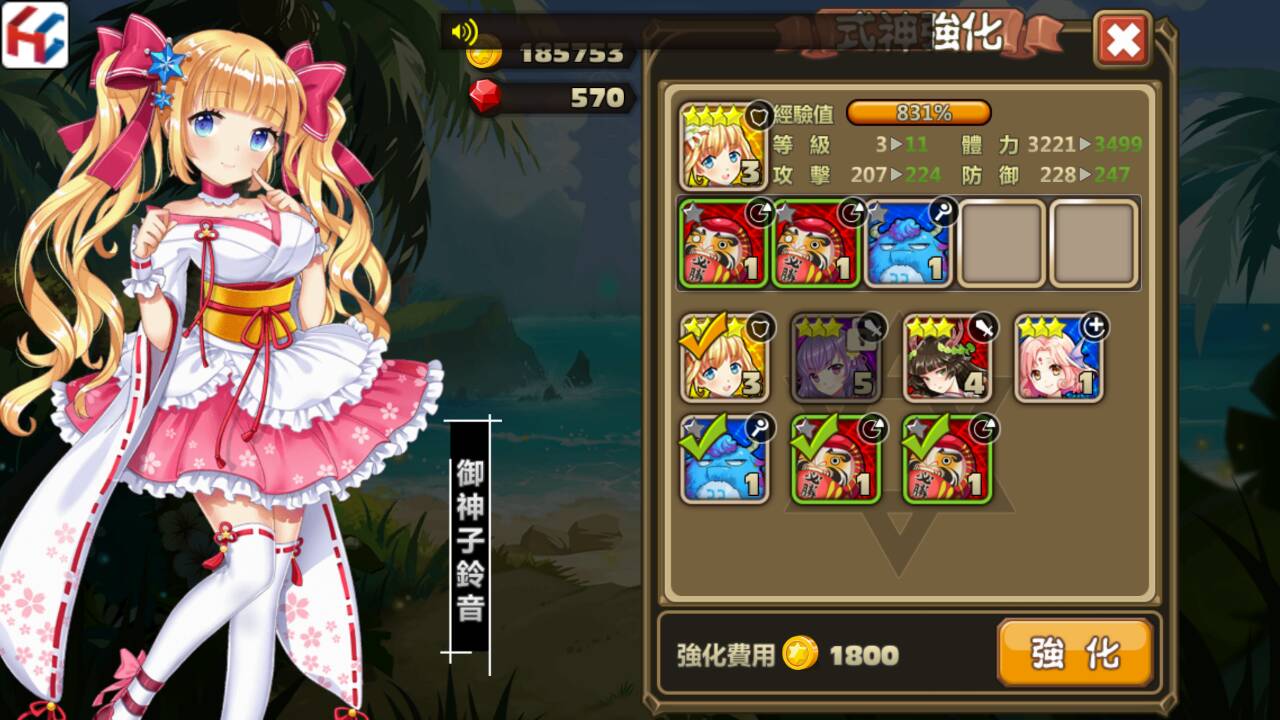
Task: Click the HC logo in the top-left corner
Action: tap(33, 34)
